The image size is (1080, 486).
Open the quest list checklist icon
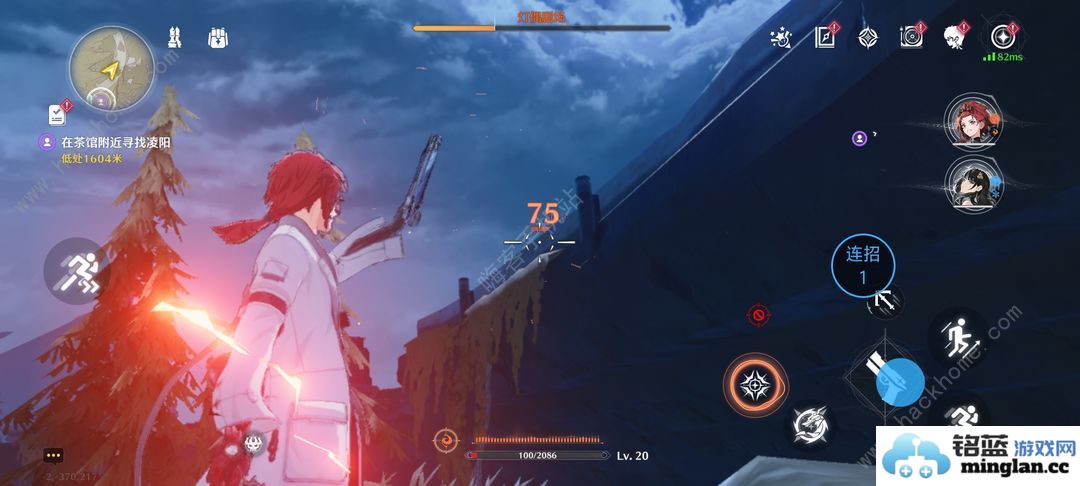[x=56, y=114]
